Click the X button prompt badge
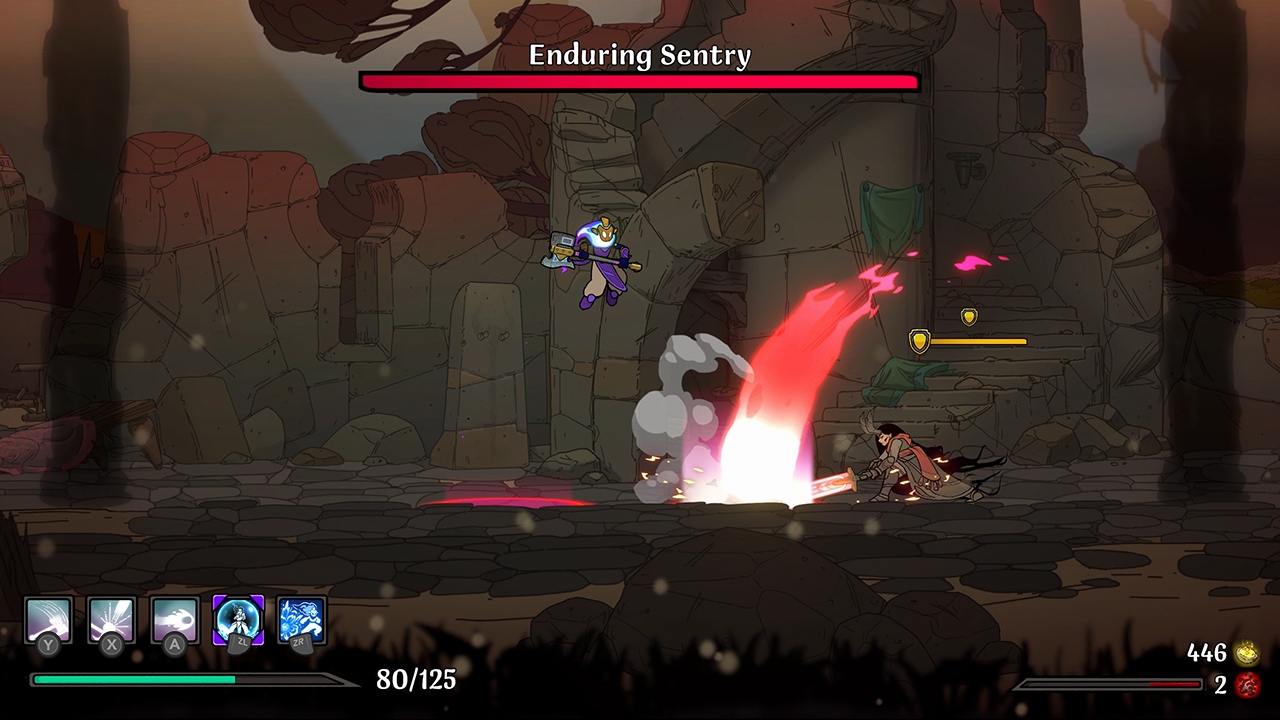Viewport: 1280px width, 720px height. click(x=109, y=645)
